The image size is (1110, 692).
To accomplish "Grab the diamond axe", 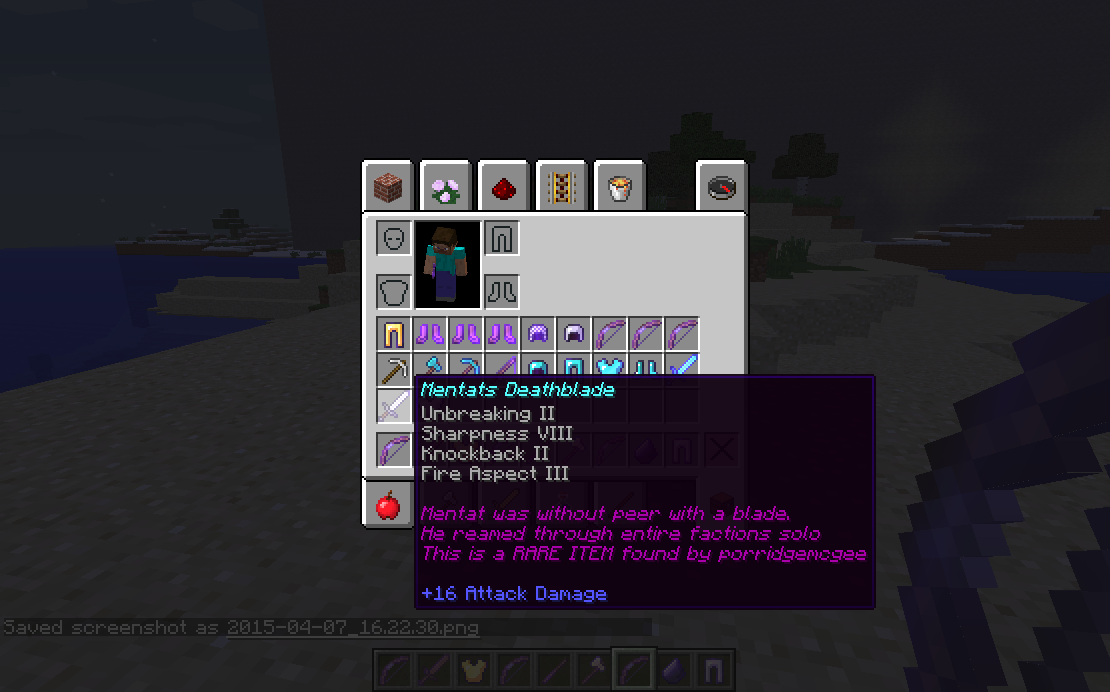I will tap(431, 368).
